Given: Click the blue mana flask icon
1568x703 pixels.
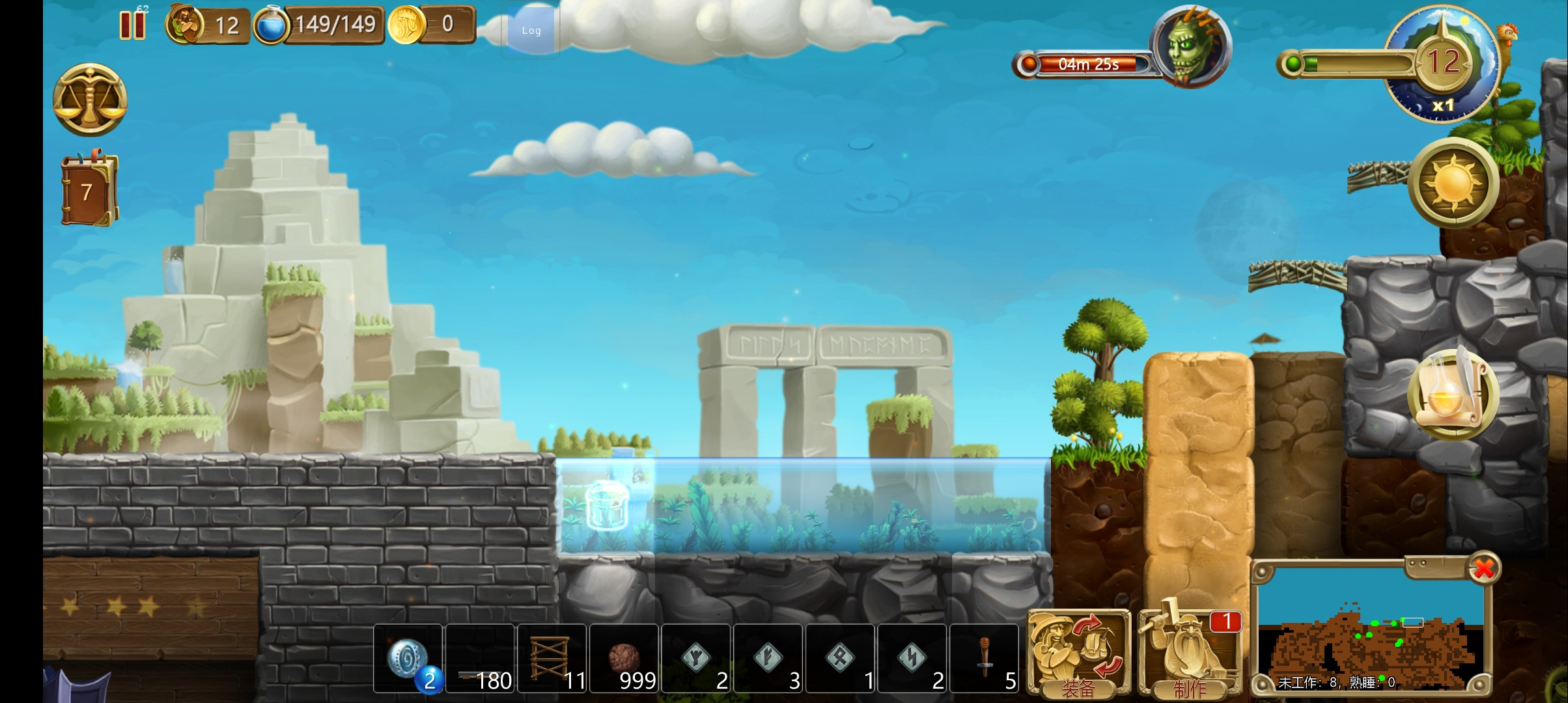Looking at the screenshot, I should 270,25.
